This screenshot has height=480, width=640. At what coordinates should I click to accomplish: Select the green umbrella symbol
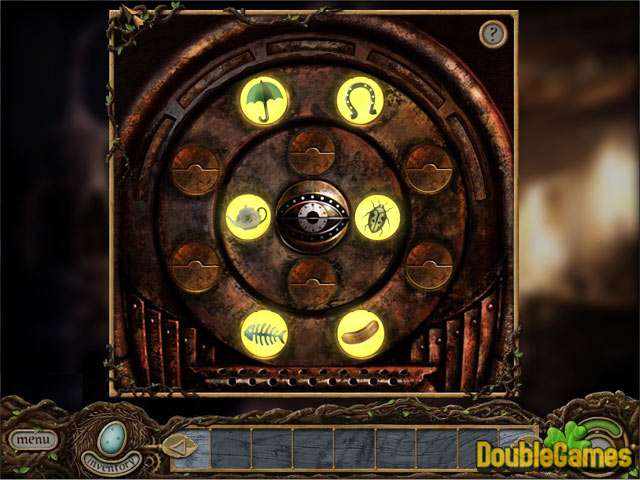264,99
